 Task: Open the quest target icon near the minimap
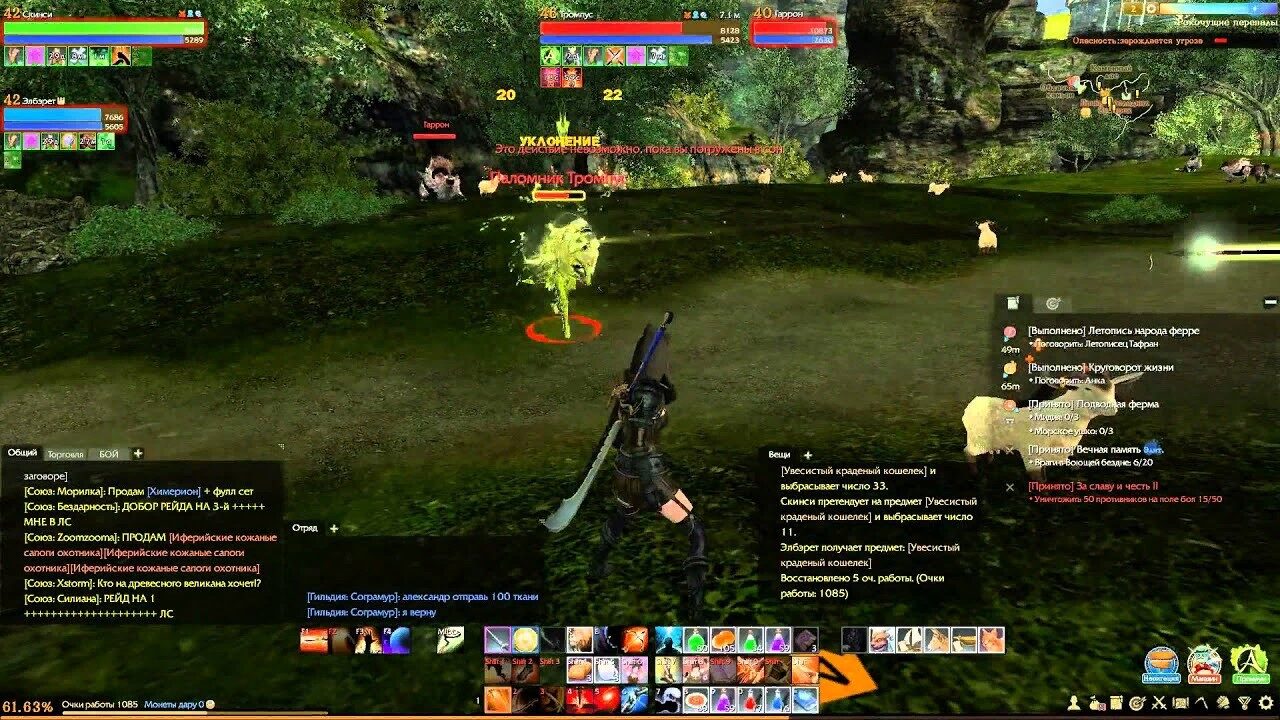coord(1053,303)
